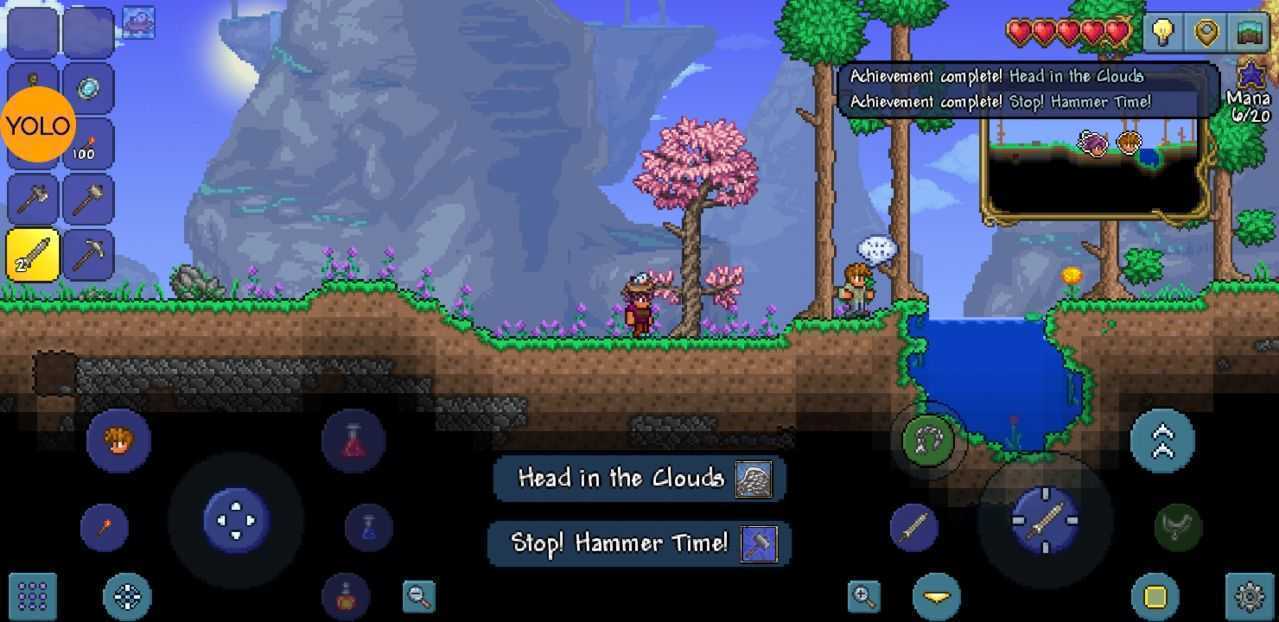Open the gear settings menu
The height and width of the screenshot is (622, 1279).
[1250, 597]
